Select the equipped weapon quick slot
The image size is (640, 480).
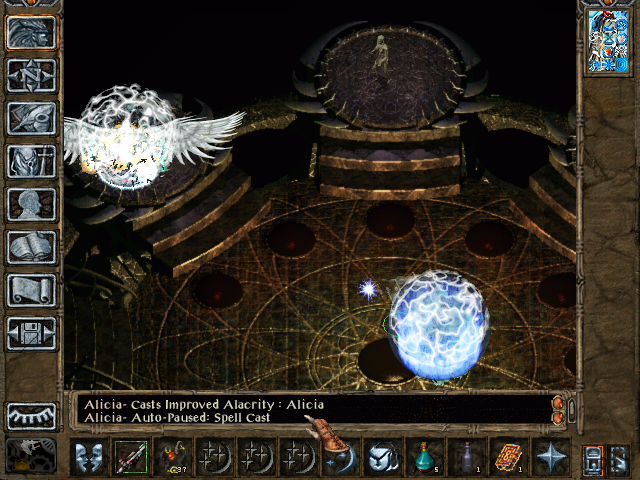coord(131,457)
